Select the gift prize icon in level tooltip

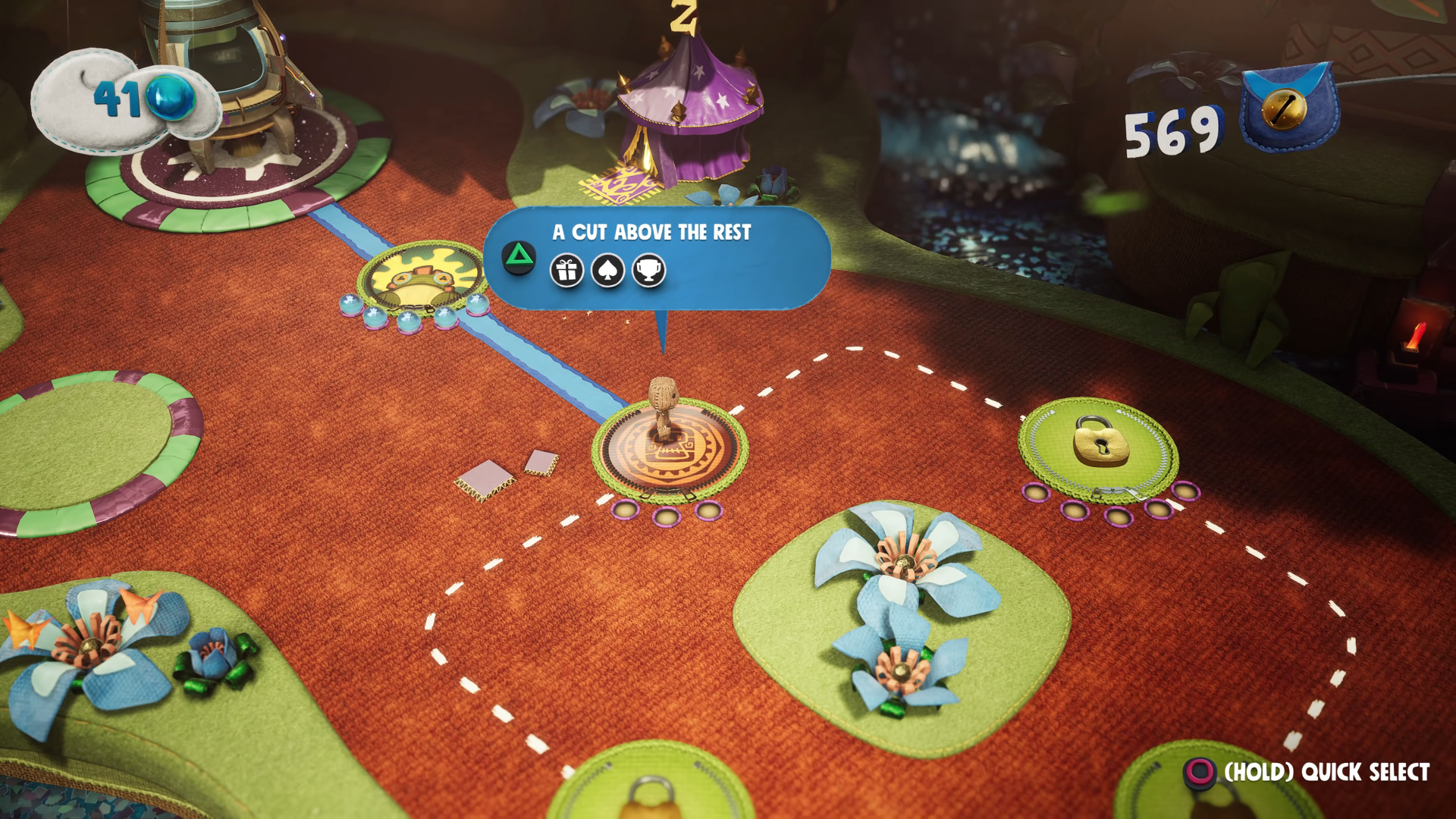566,271
